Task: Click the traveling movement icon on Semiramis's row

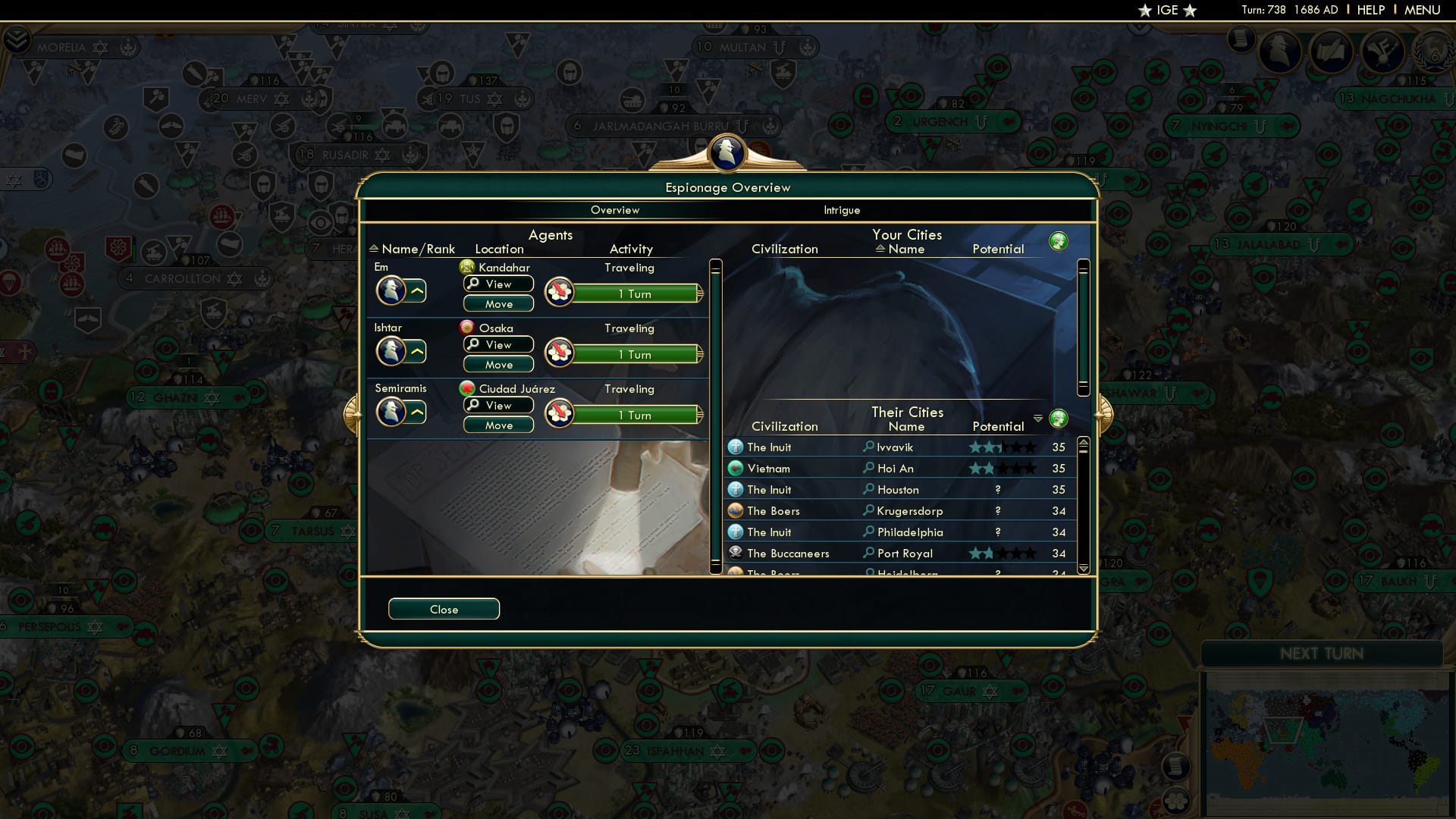Action: coord(559,414)
